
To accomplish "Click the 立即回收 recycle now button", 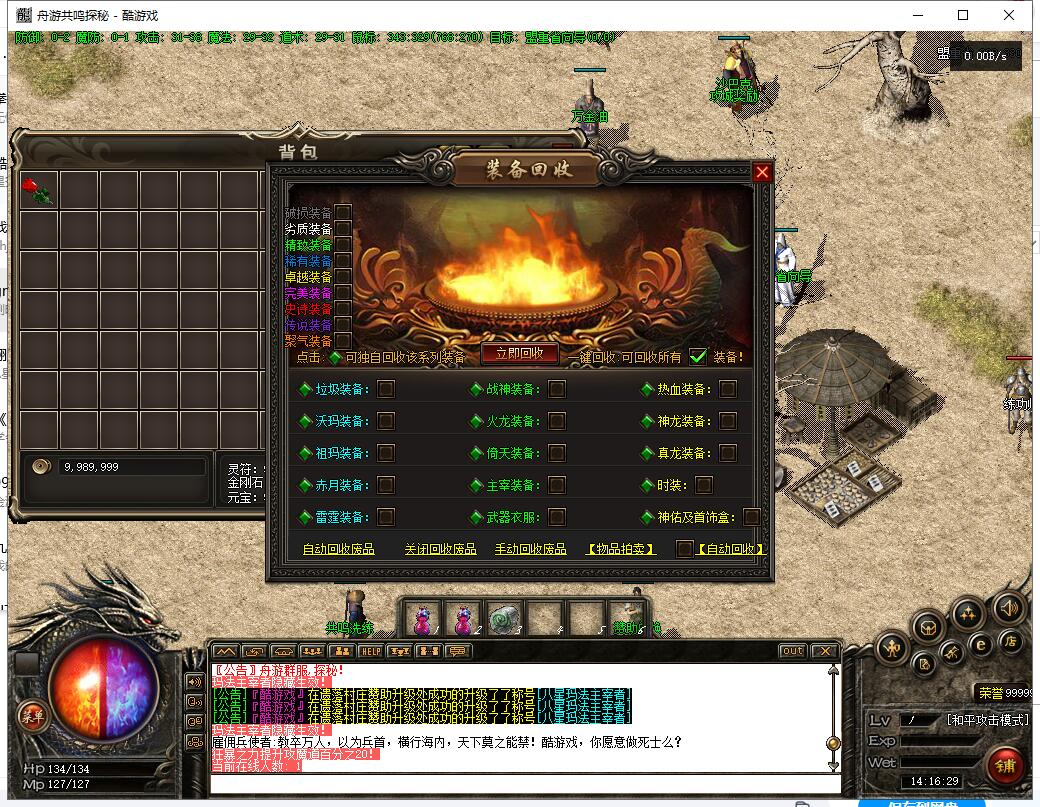I will coord(519,353).
